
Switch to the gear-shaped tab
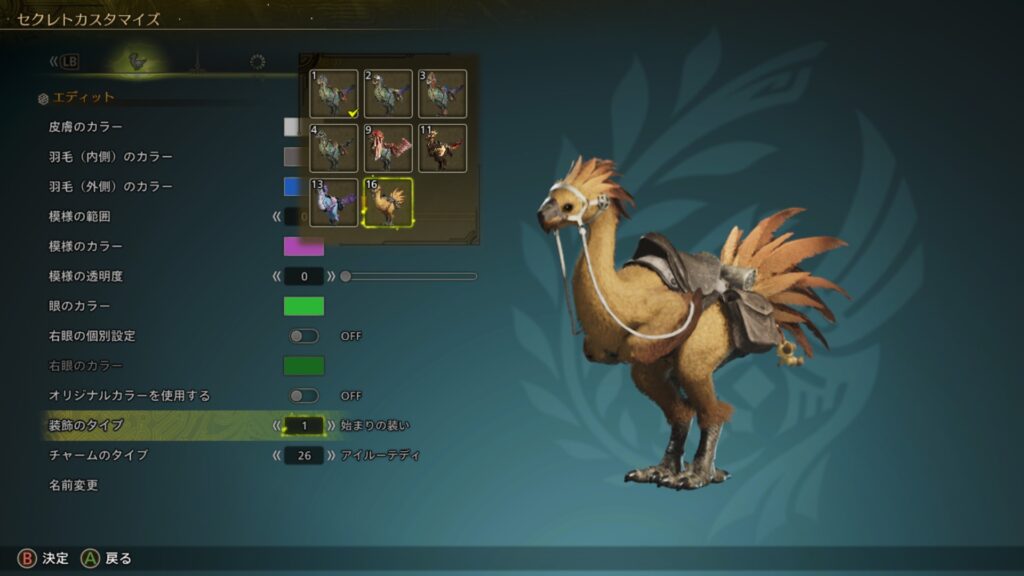pyautogui.click(x=257, y=62)
